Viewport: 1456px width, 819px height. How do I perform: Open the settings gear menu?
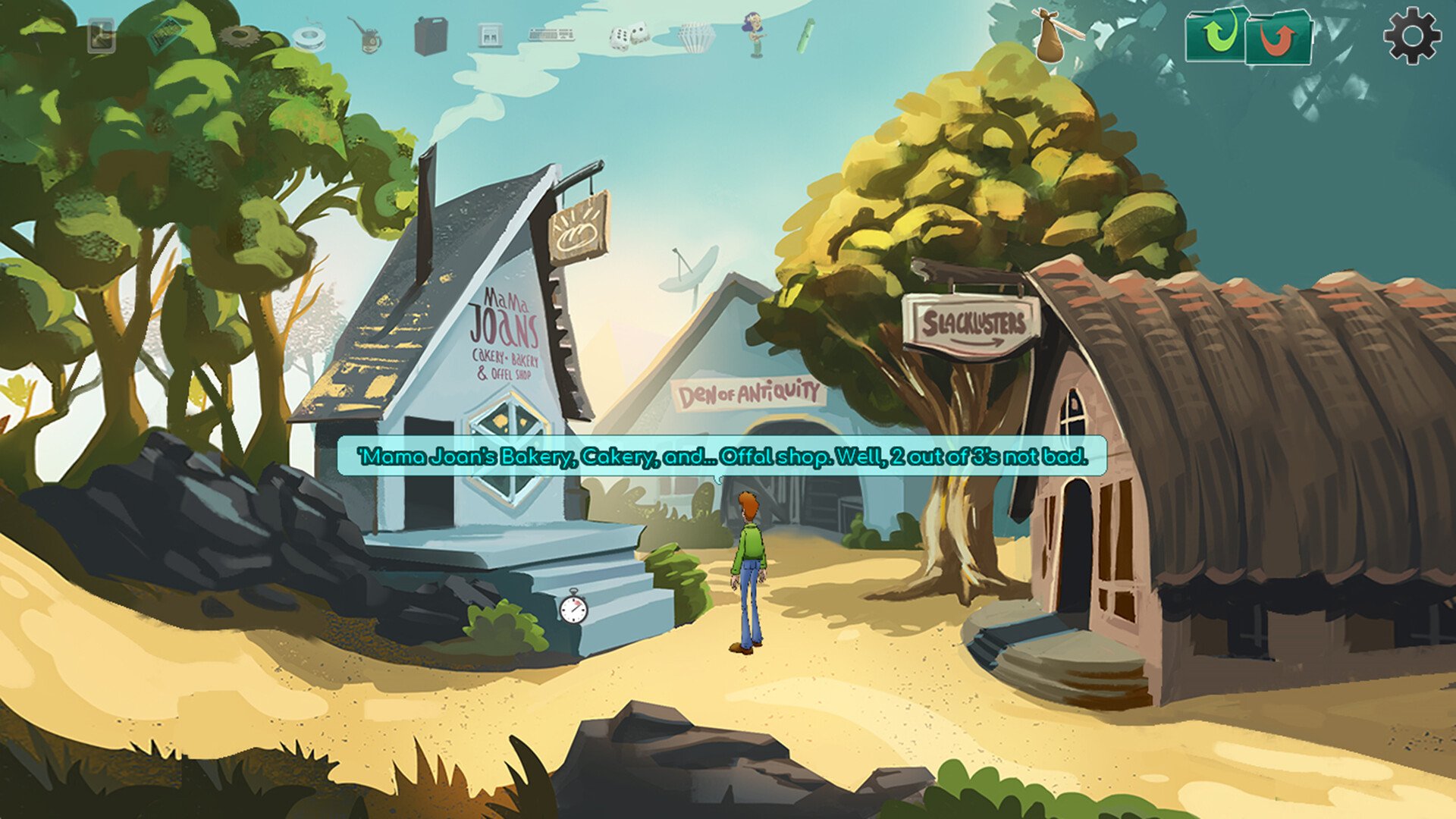(1411, 35)
